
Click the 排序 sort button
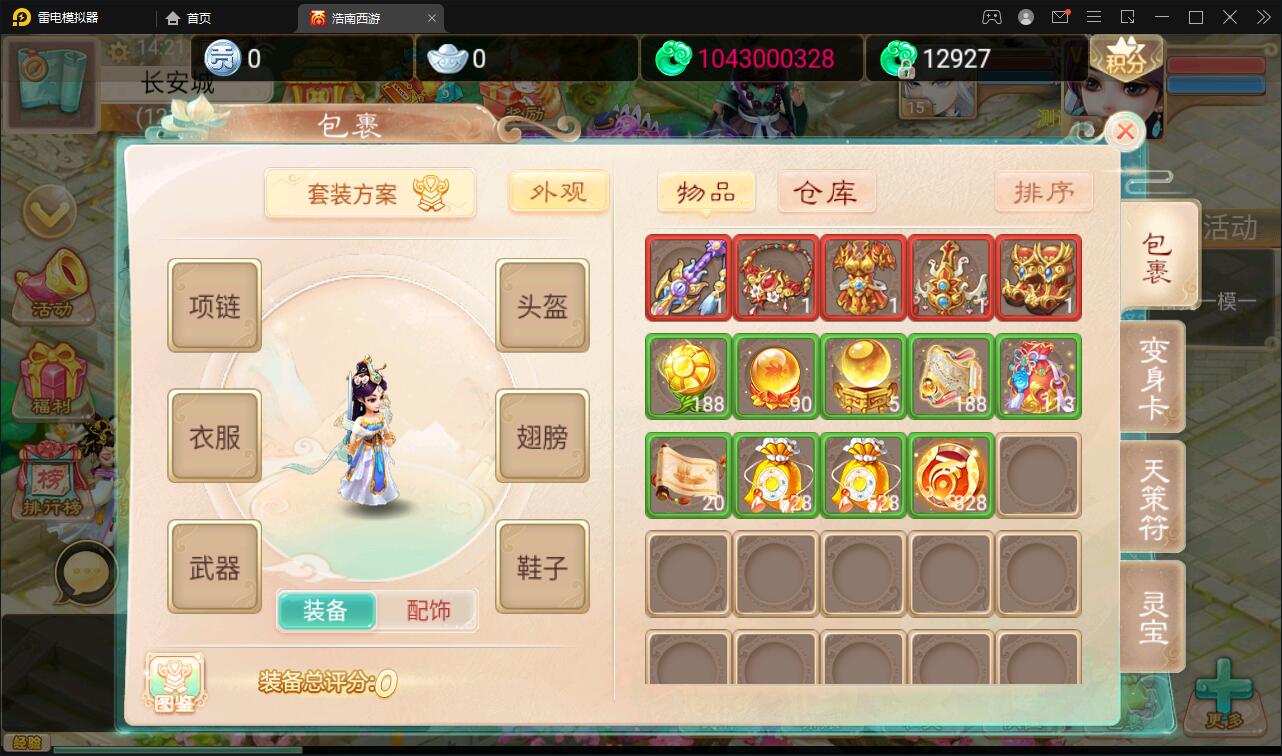pyautogui.click(x=1044, y=192)
